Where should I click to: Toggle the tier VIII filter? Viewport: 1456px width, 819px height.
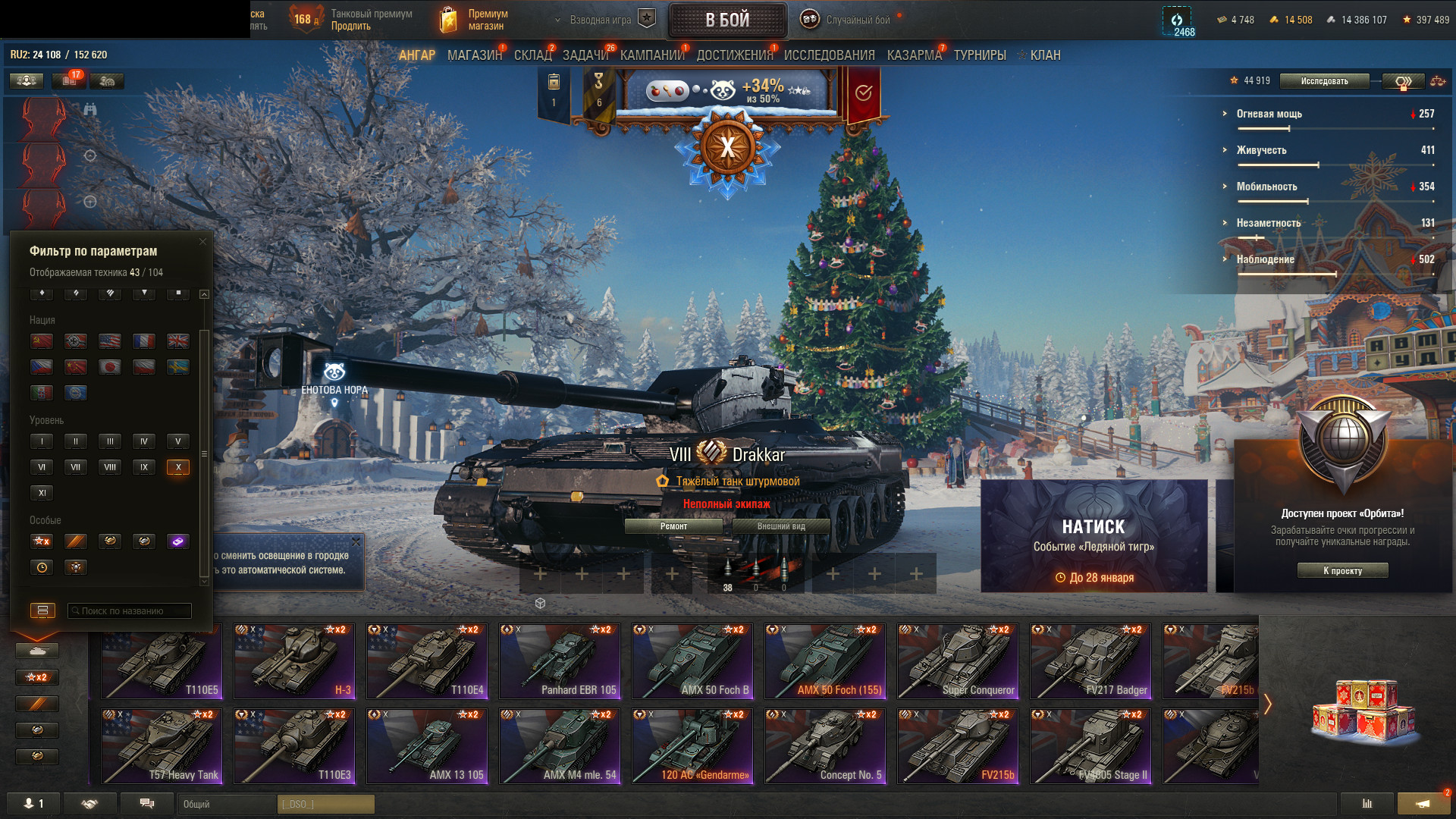pyautogui.click(x=110, y=467)
